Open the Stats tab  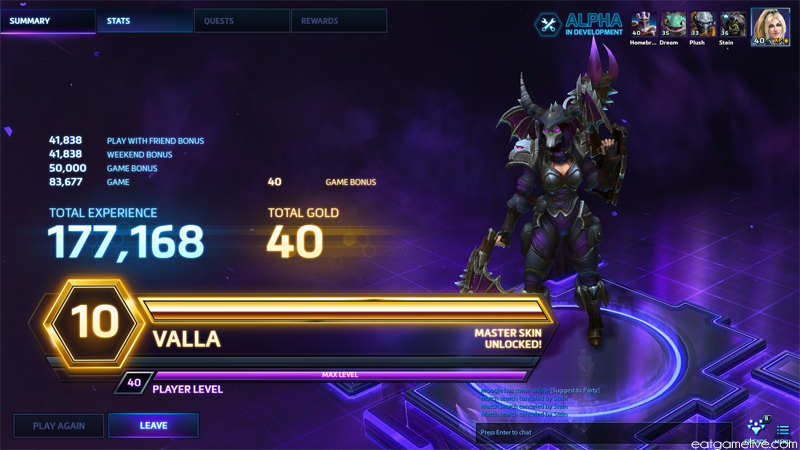point(145,21)
